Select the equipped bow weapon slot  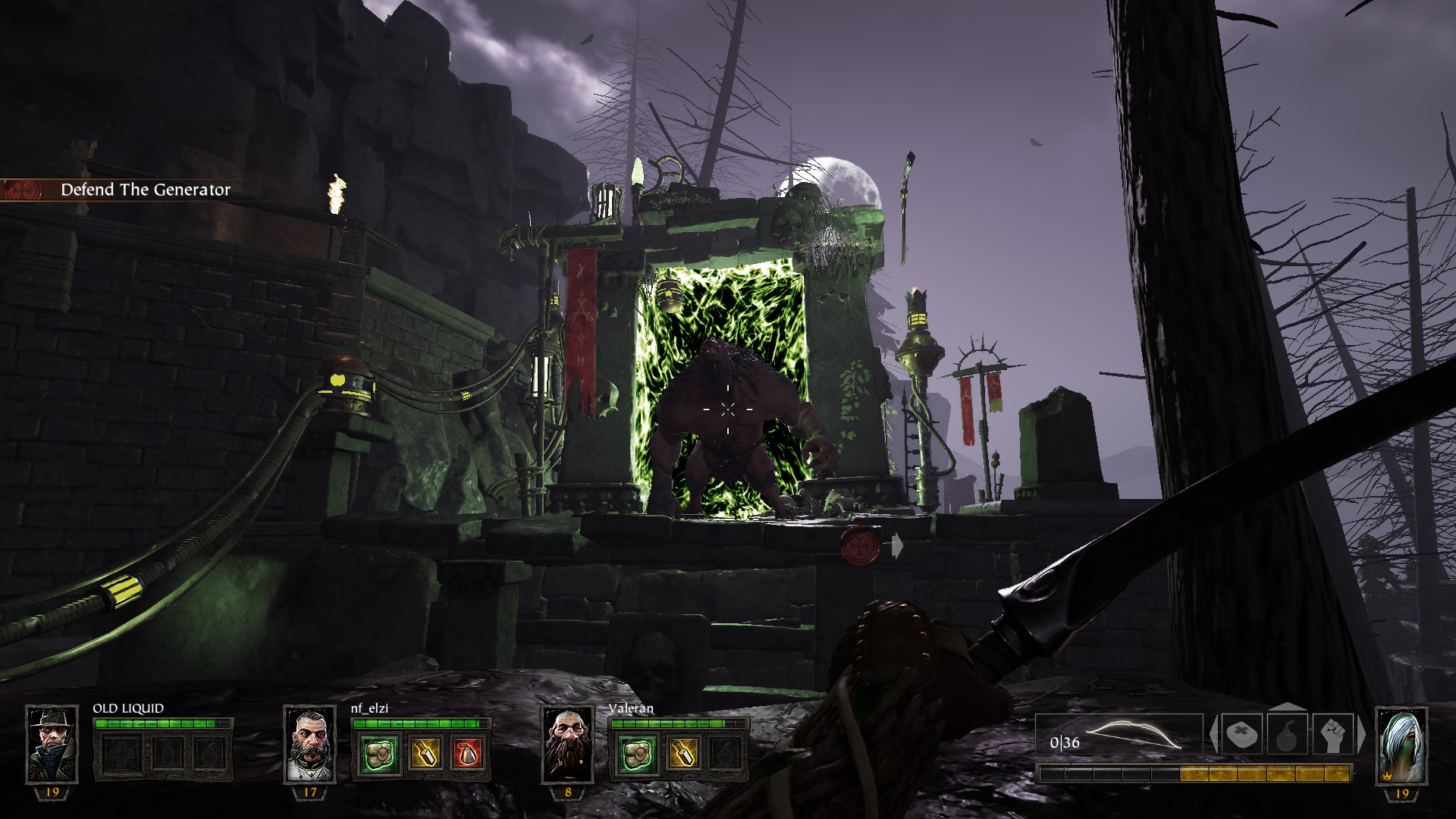[1119, 736]
